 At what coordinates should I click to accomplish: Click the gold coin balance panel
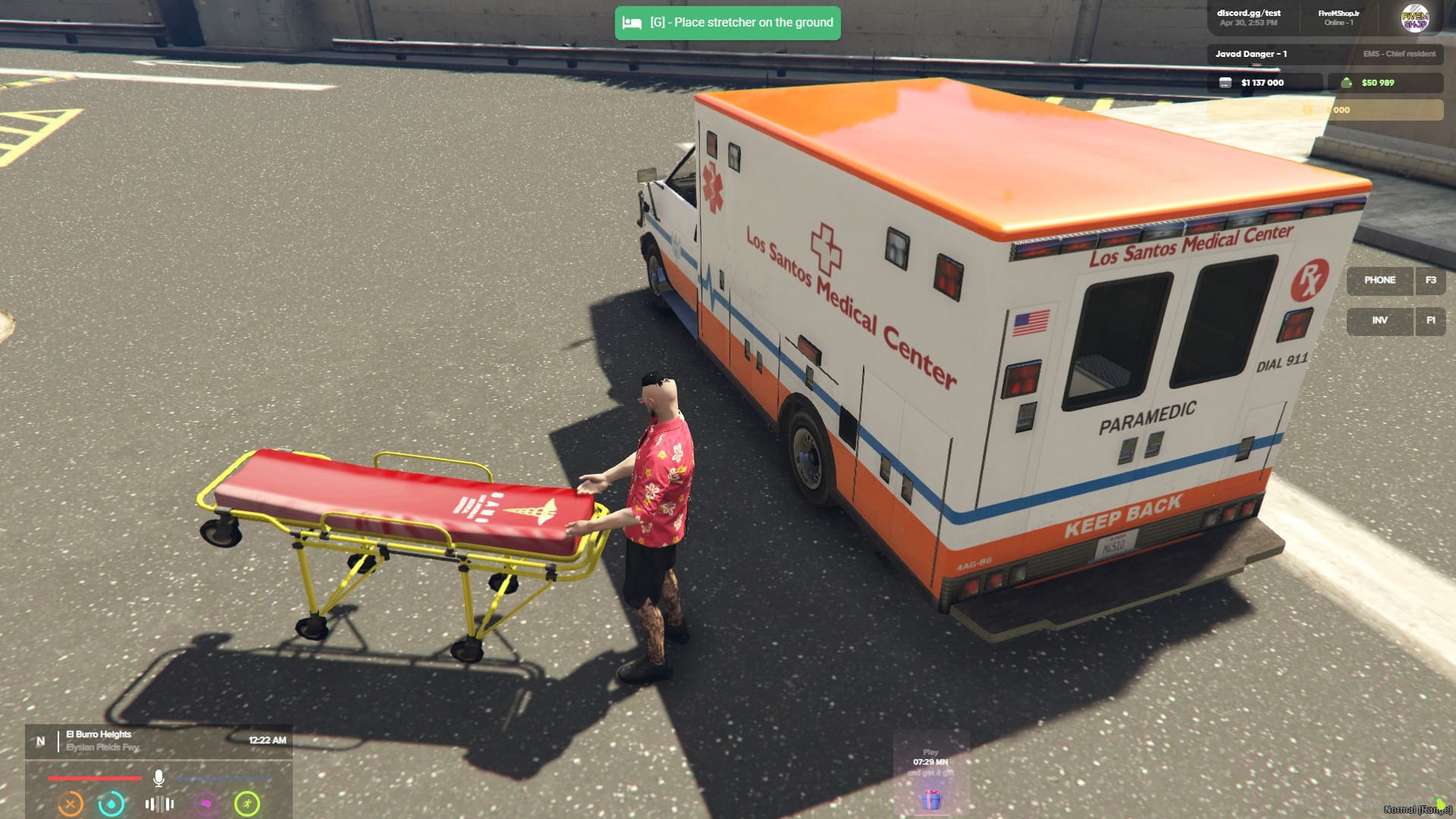click(1325, 110)
